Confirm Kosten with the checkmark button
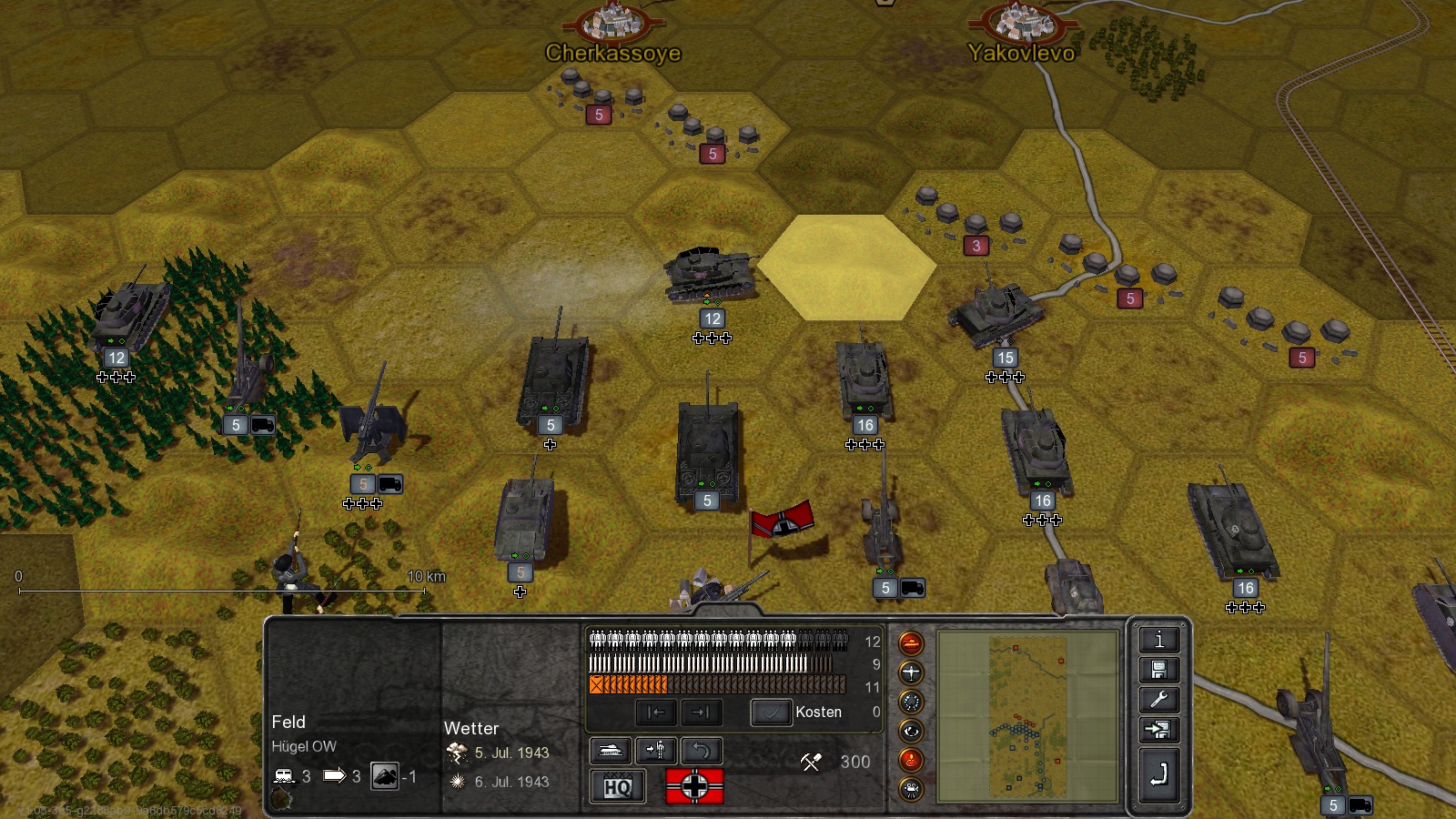Screen dimensions: 1456x819 point(771,712)
